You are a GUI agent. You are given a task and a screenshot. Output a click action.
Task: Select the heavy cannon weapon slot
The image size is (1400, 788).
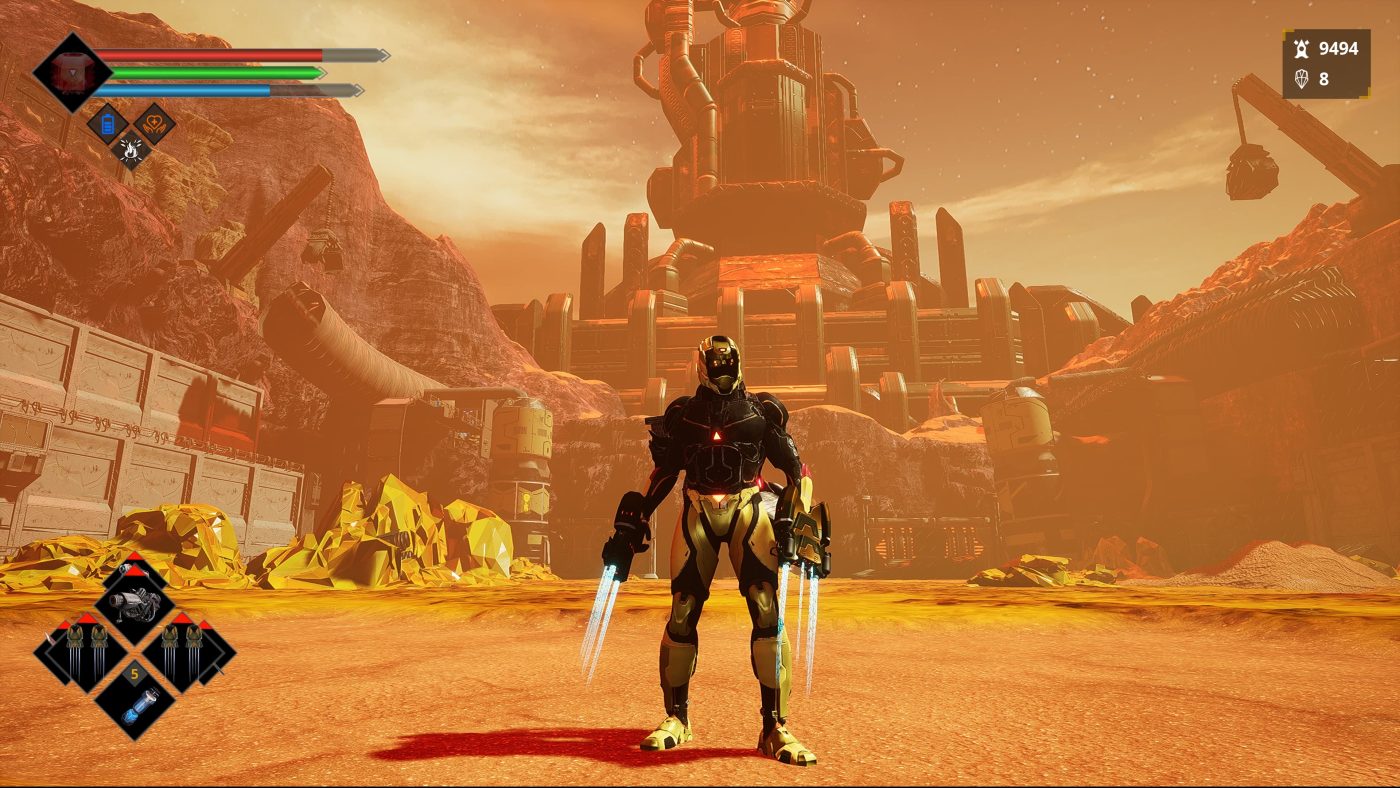tap(135, 604)
